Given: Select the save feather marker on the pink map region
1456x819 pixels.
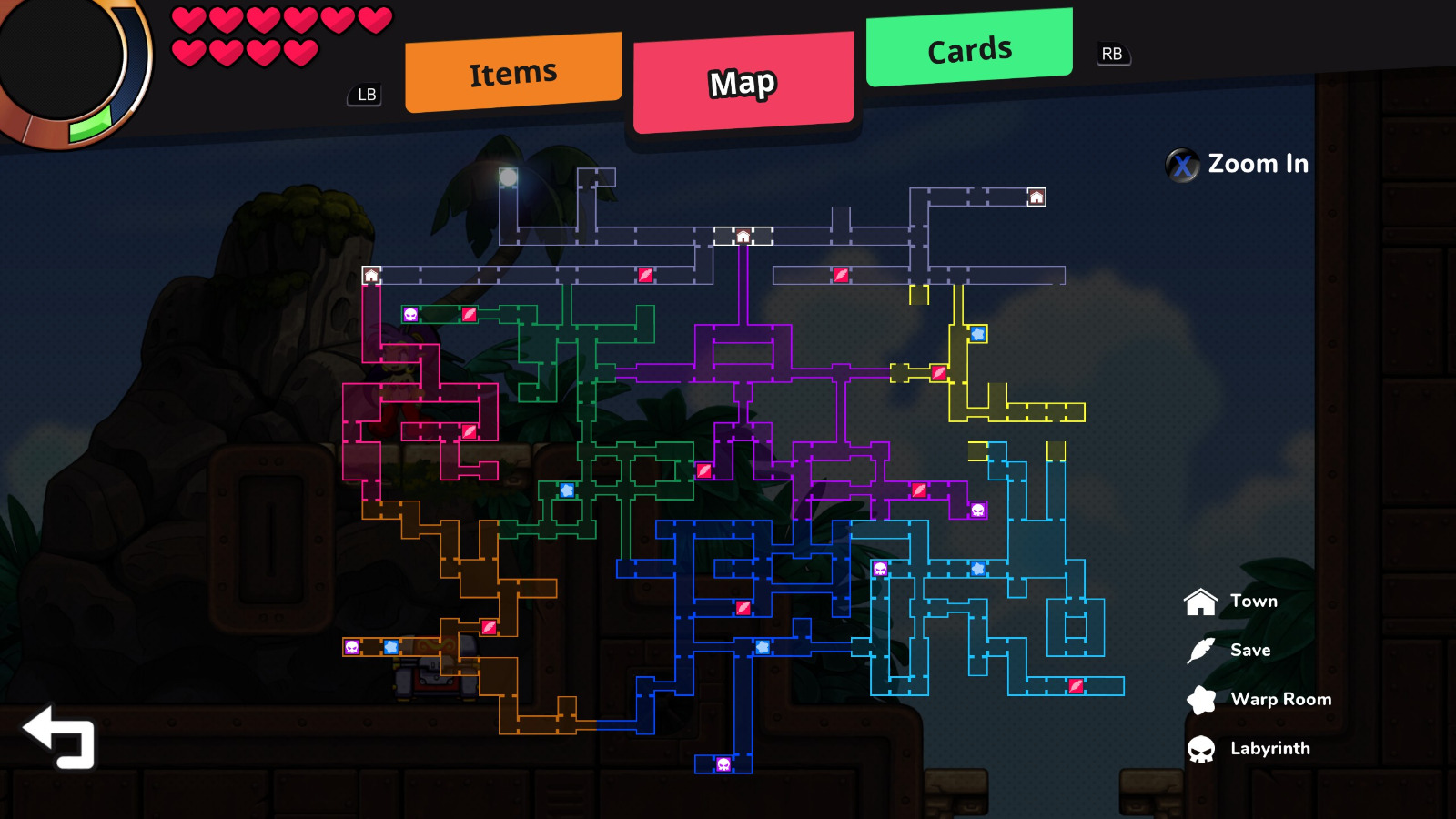Looking at the screenshot, I should point(469,432).
